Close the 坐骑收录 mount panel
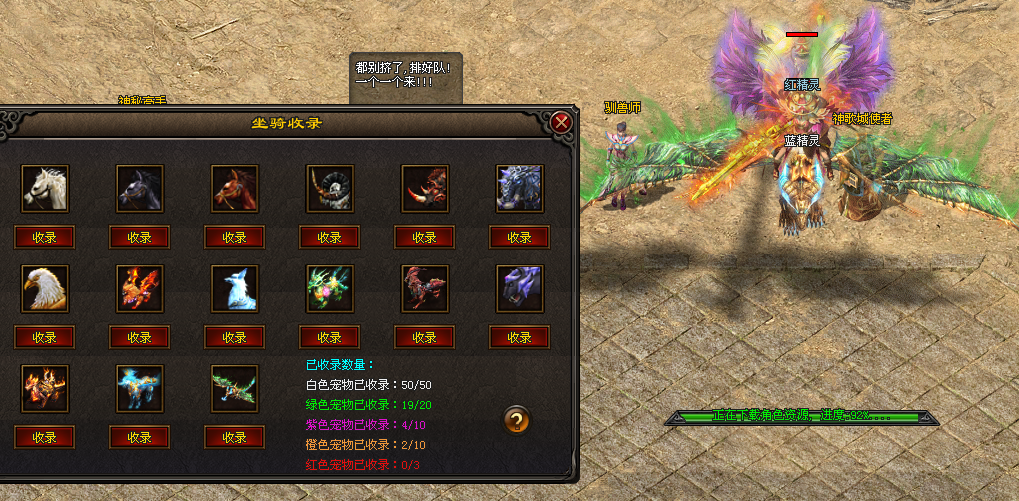The height and width of the screenshot is (501, 1019). [561, 122]
